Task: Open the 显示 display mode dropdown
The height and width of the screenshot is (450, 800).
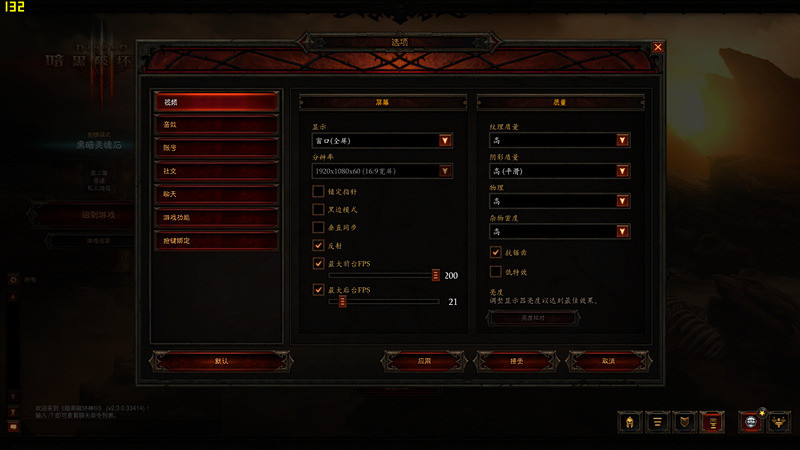Action: point(445,141)
